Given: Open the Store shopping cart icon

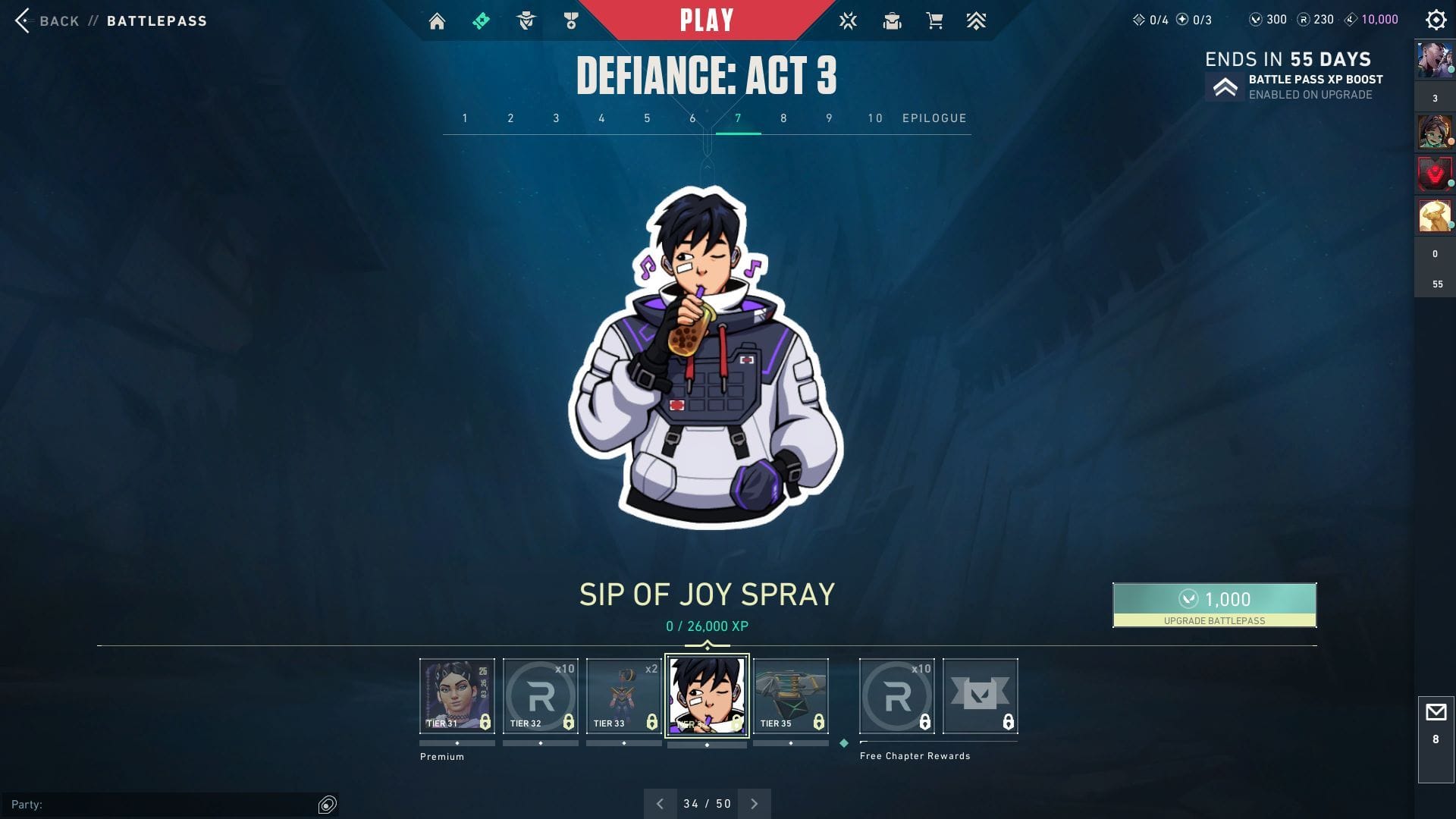Looking at the screenshot, I should coord(934,20).
